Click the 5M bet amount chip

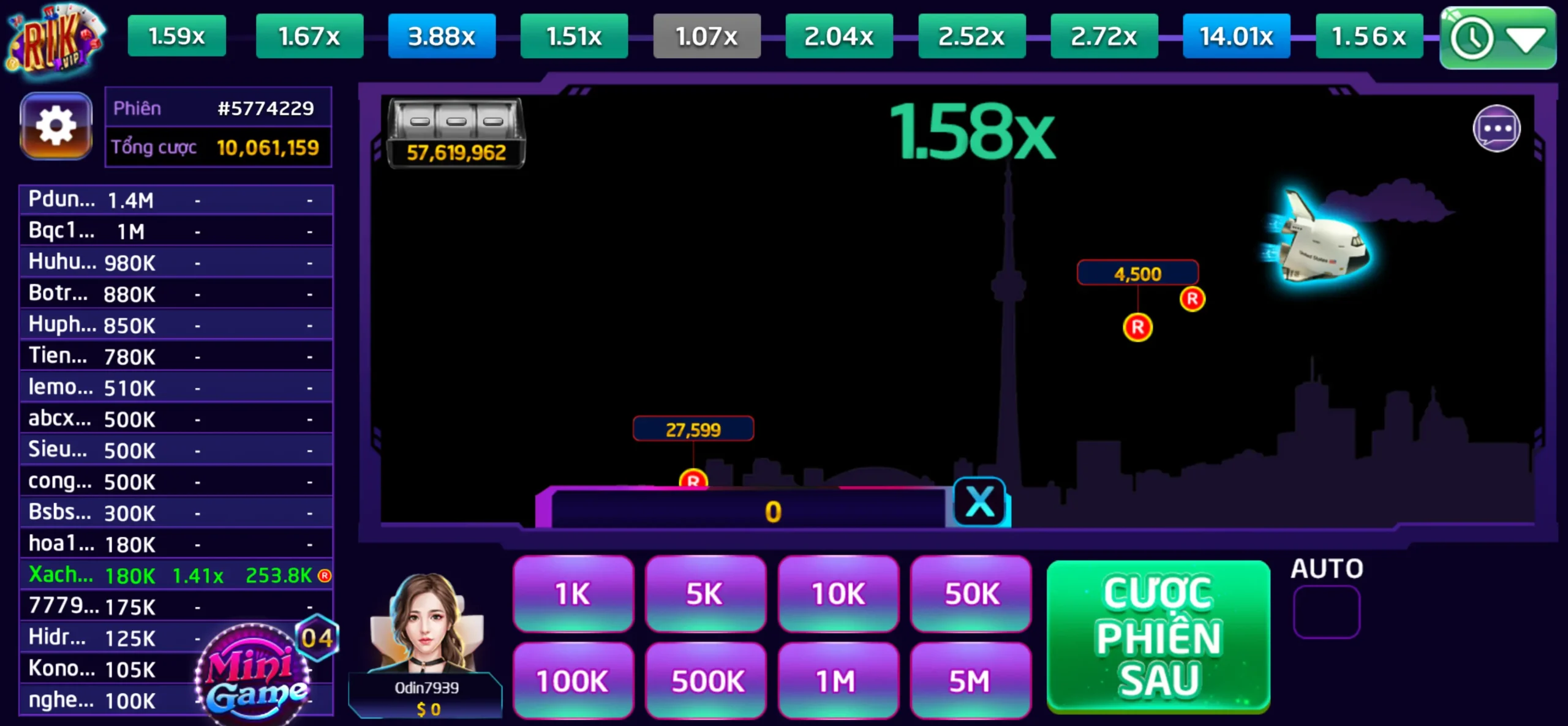(970, 679)
